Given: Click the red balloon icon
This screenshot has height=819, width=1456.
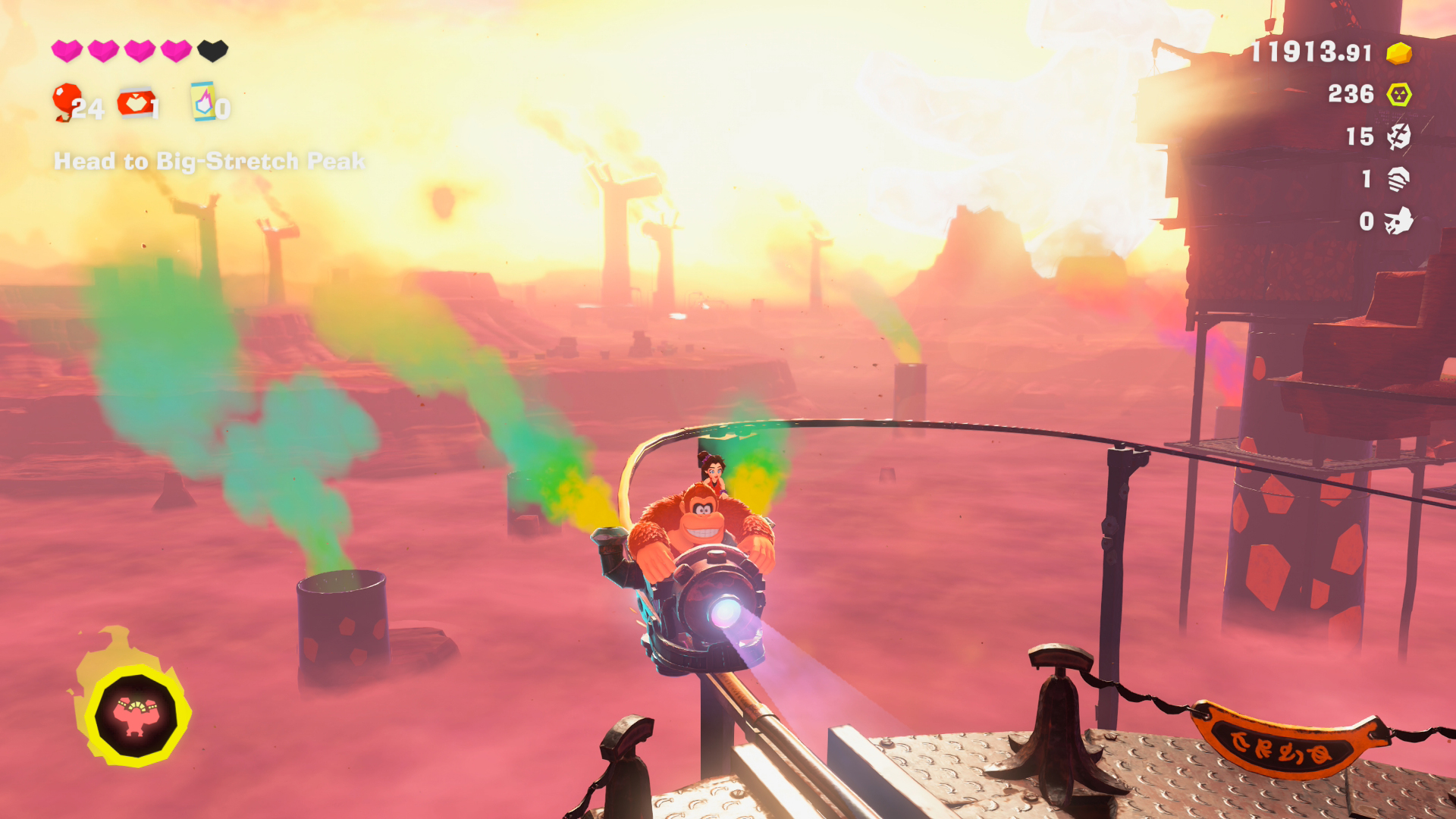Looking at the screenshot, I should coord(67,101).
